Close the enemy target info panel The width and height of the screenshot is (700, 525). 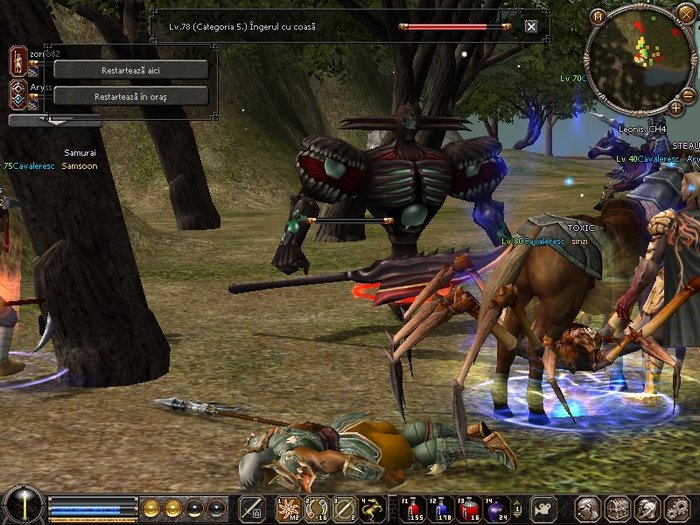click(x=531, y=27)
